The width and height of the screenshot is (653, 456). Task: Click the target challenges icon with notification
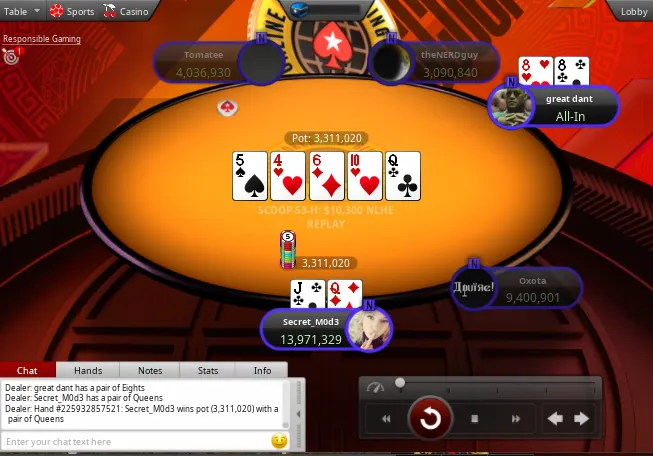click(x=11, y=56)
